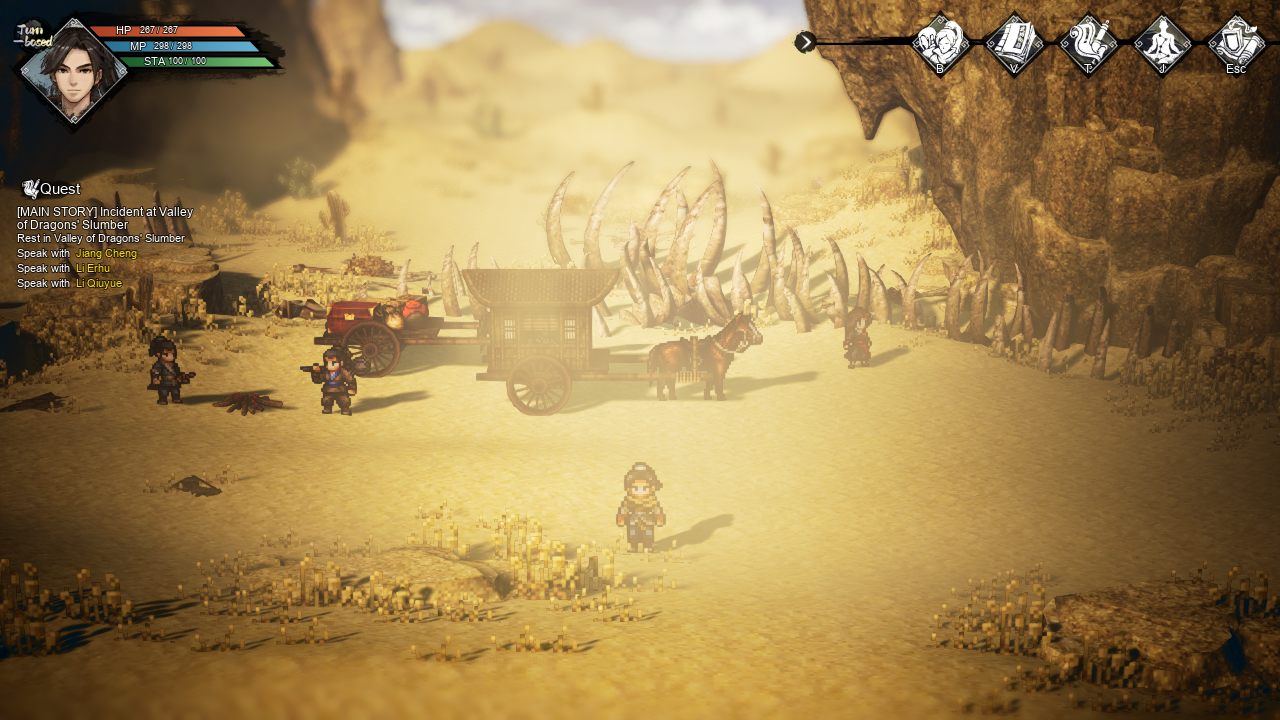Open the martial arts book menu icon
Viewport: 1280px width, 720px height.
point(1014,43)
